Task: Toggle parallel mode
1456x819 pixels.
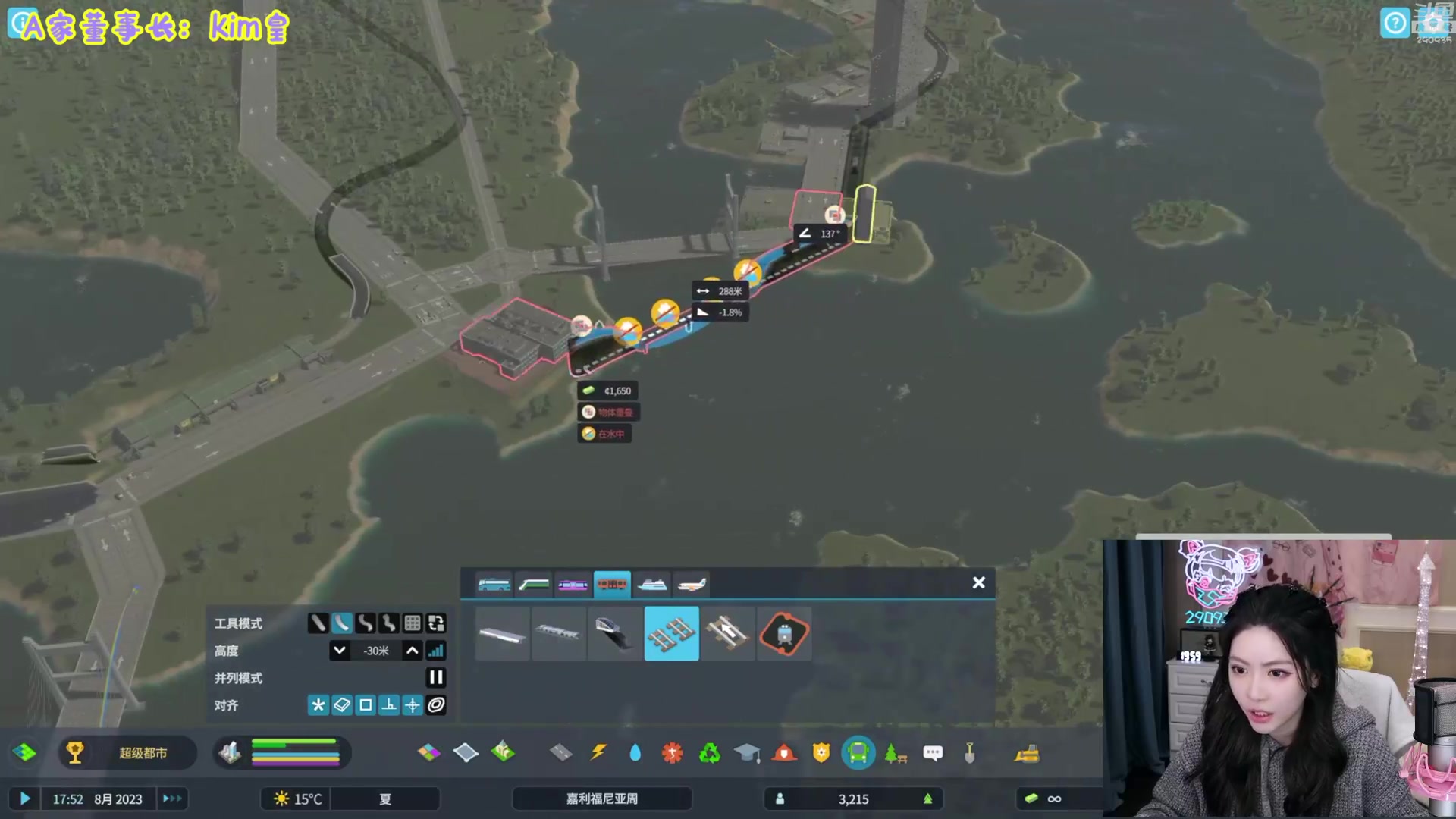Action: 436,678
